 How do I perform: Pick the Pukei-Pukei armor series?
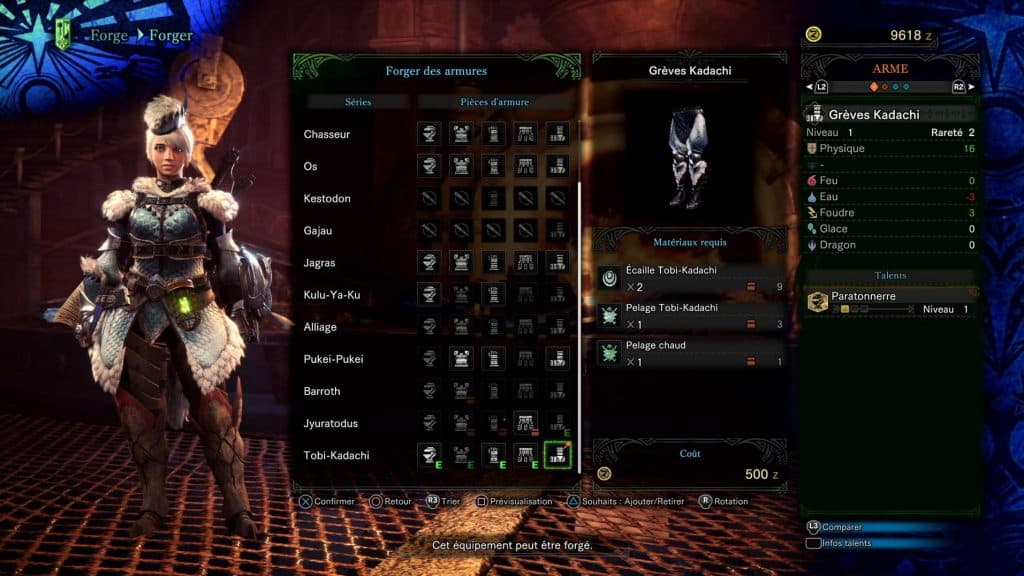coord(333,359)
